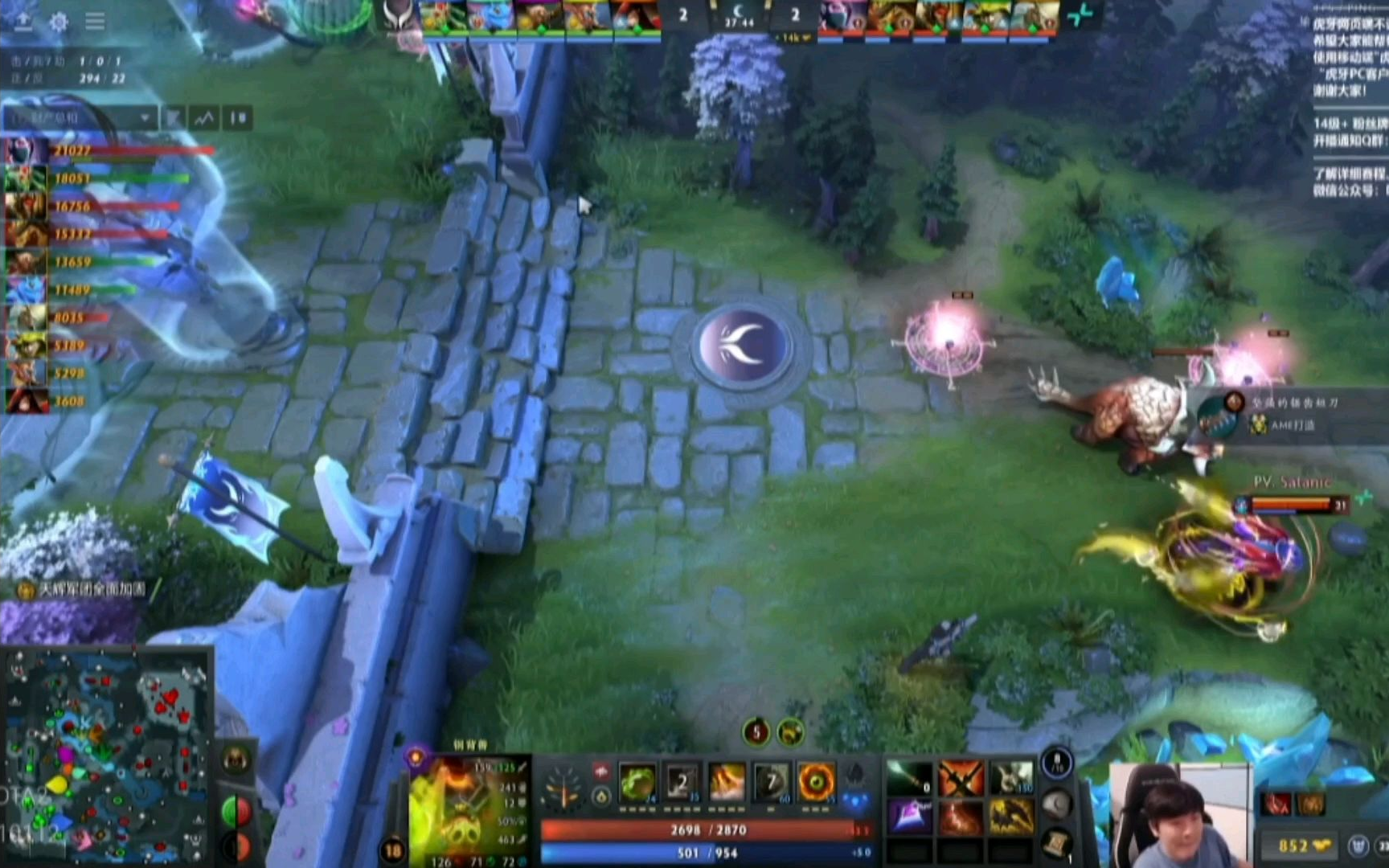This screenshot has height=868, width=1389.
Task: Use the town portal scroll slot
Action: (x=1056, y=841)
